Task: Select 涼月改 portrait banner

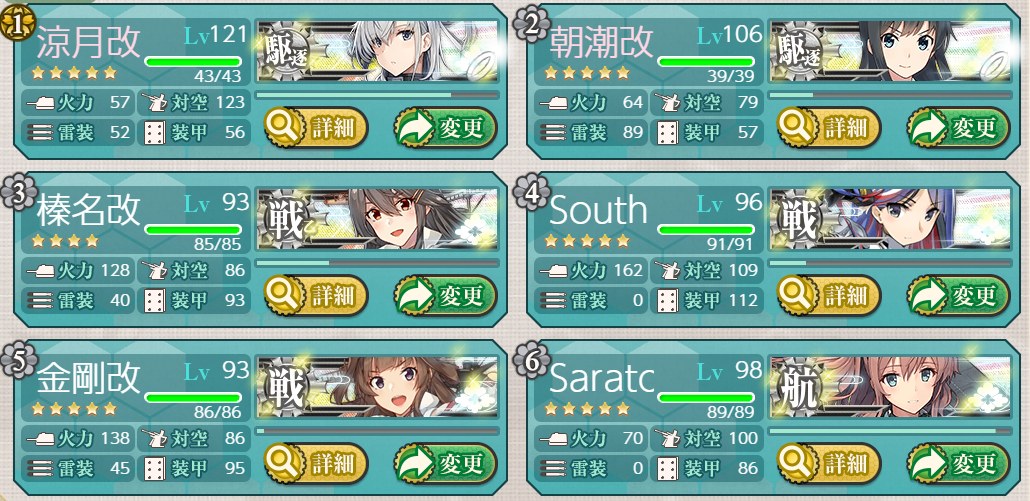Action: pos(377,52)
